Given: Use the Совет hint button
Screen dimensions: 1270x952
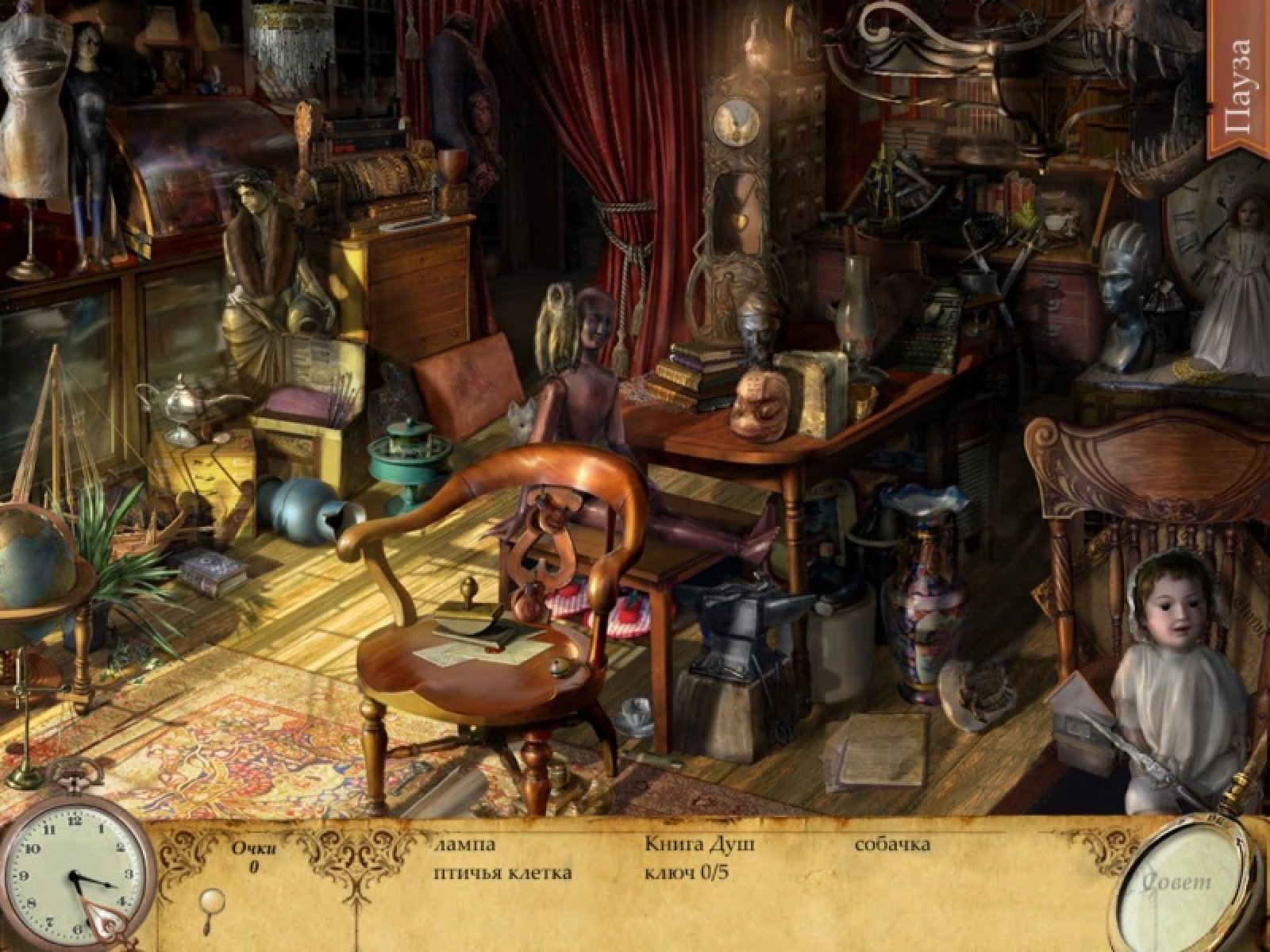Looking at the screenshot, I should pyautogui.click(x=1178, y=881).
